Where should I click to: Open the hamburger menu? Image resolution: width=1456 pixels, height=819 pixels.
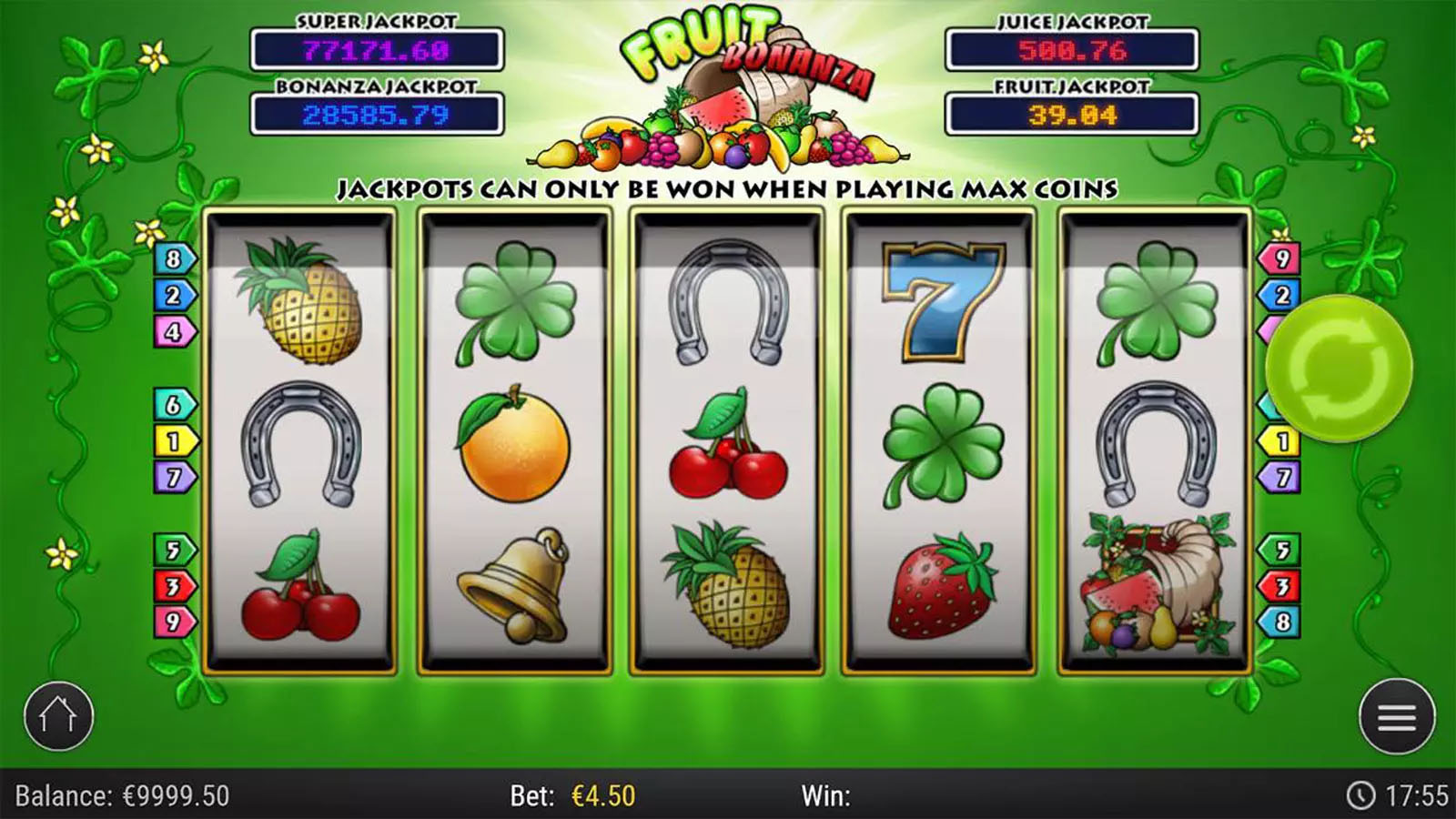pyautogui.click(x=1397, y=716)
